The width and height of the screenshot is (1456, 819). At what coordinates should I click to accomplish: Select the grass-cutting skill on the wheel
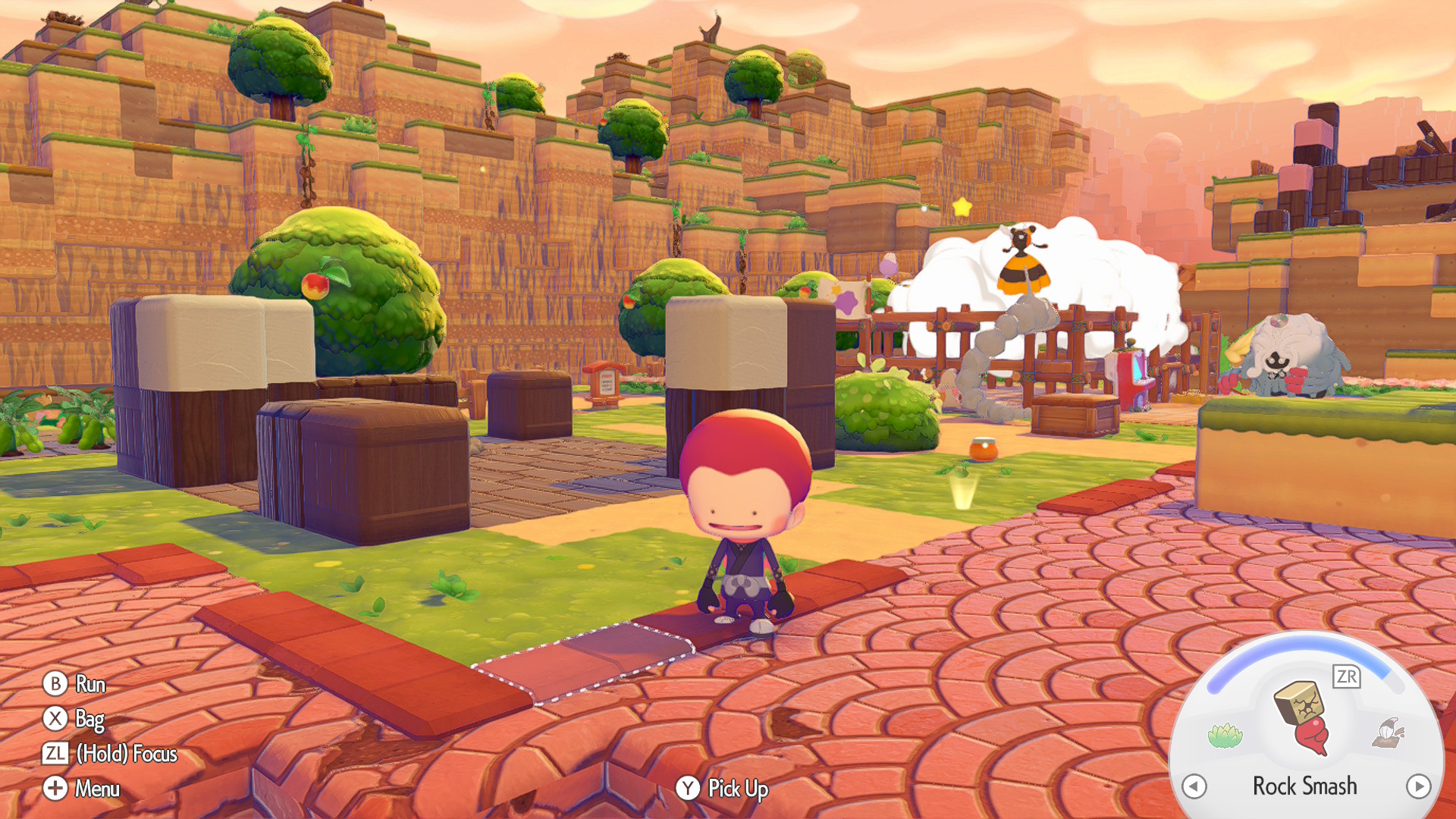(1227, 734)
